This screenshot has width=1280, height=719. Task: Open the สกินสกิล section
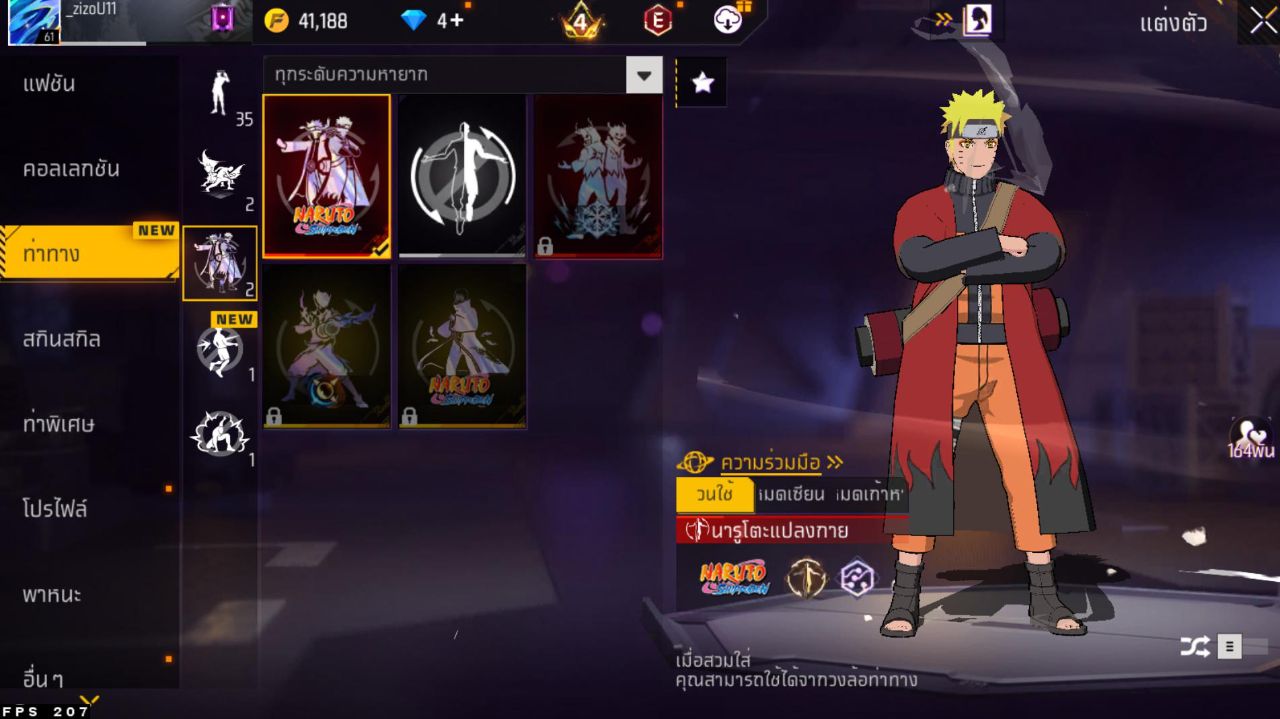click(62, 339)
